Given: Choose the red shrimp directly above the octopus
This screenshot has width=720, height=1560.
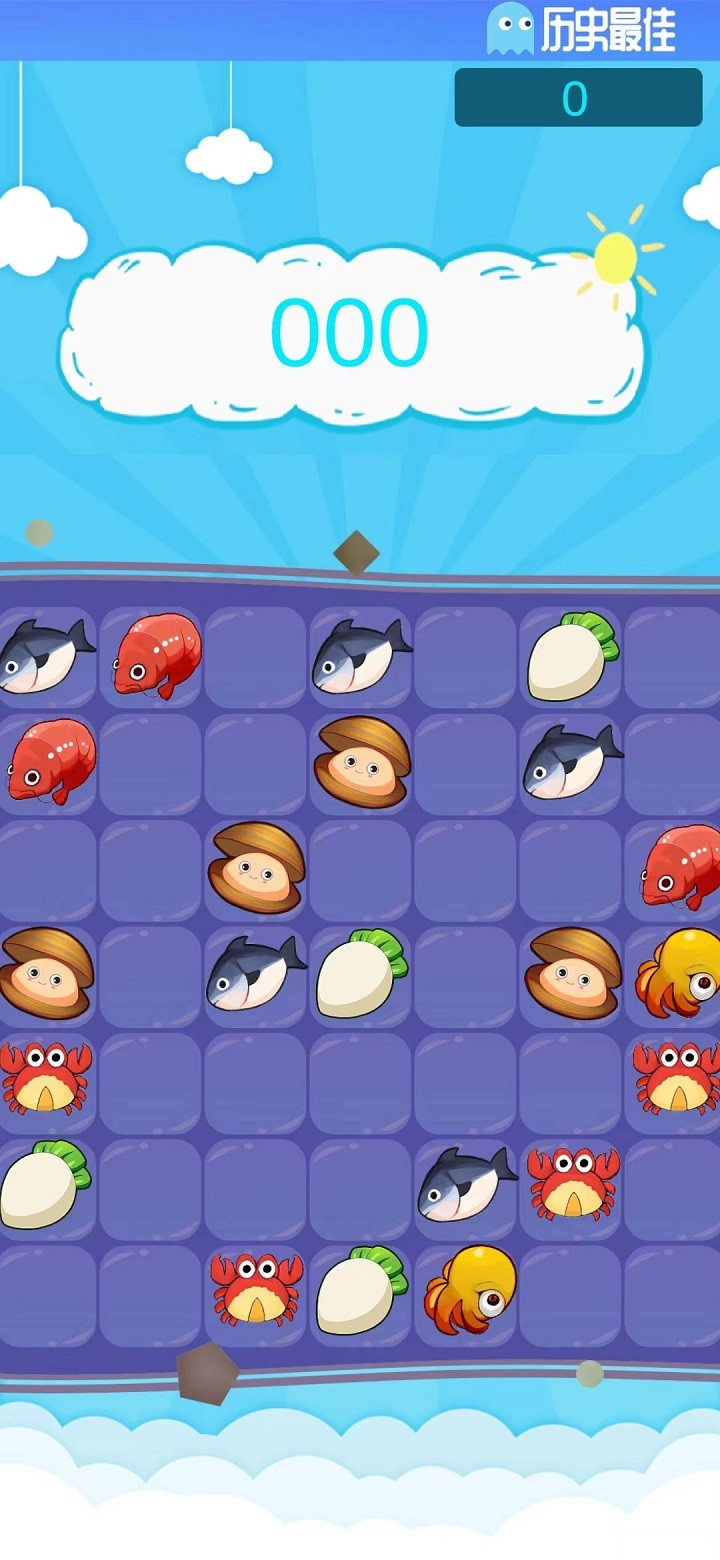Looking at the screenshot, I should pyautogui.click(x=678, y=866).
